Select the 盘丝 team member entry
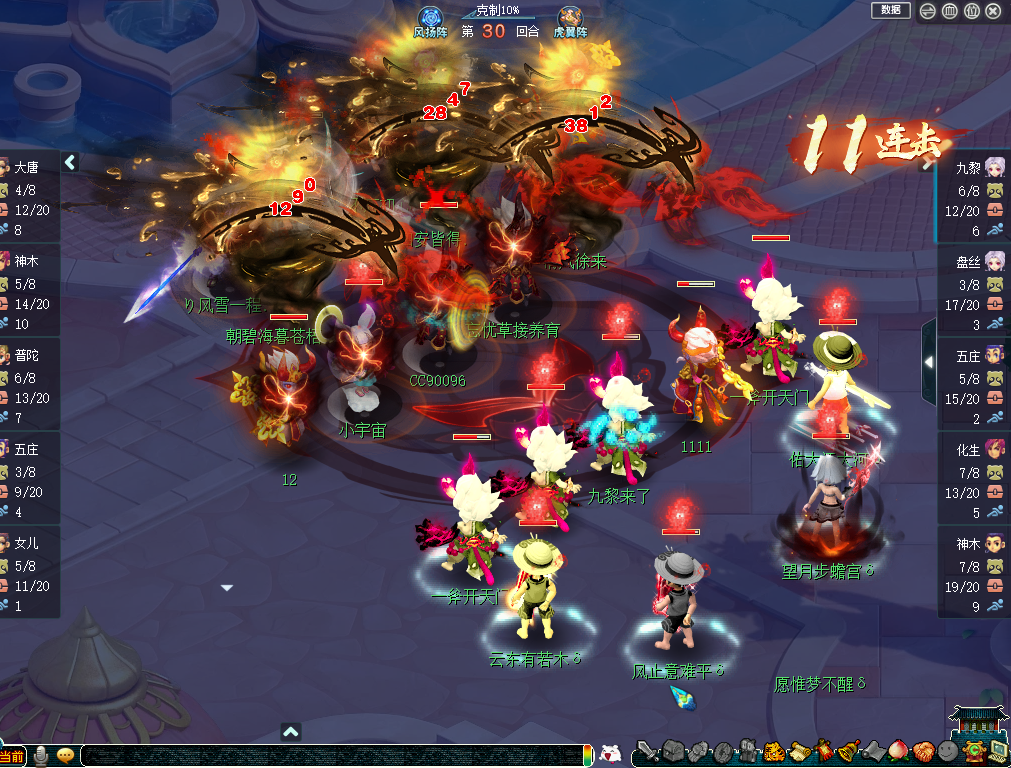The height and width of the screenshot is (768, 1011). (975, 292)
